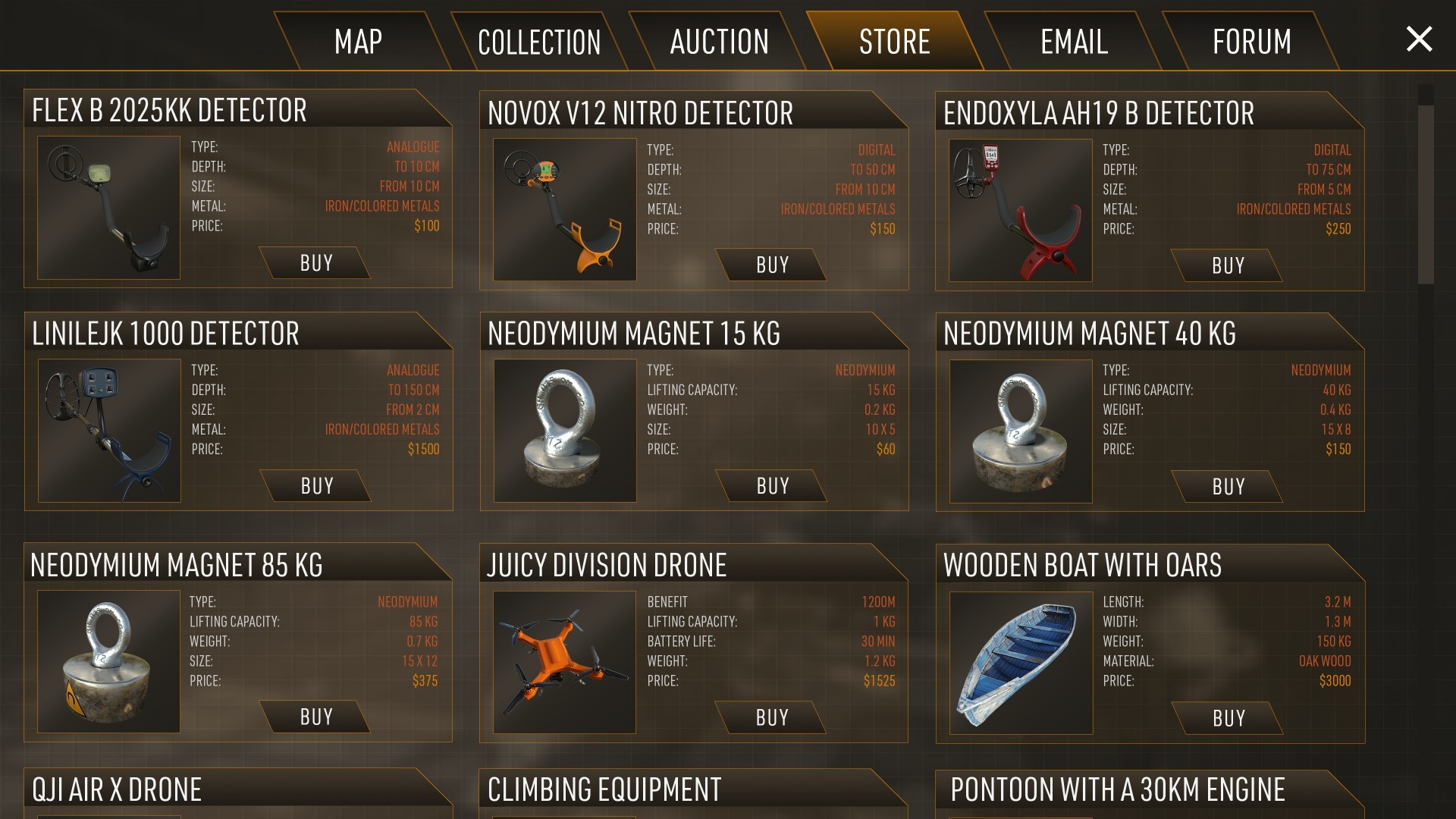This screenshot has width=1456, height=819.
Task: Click the LINILEJK 1000 detector image
Action: click(108, 430)
